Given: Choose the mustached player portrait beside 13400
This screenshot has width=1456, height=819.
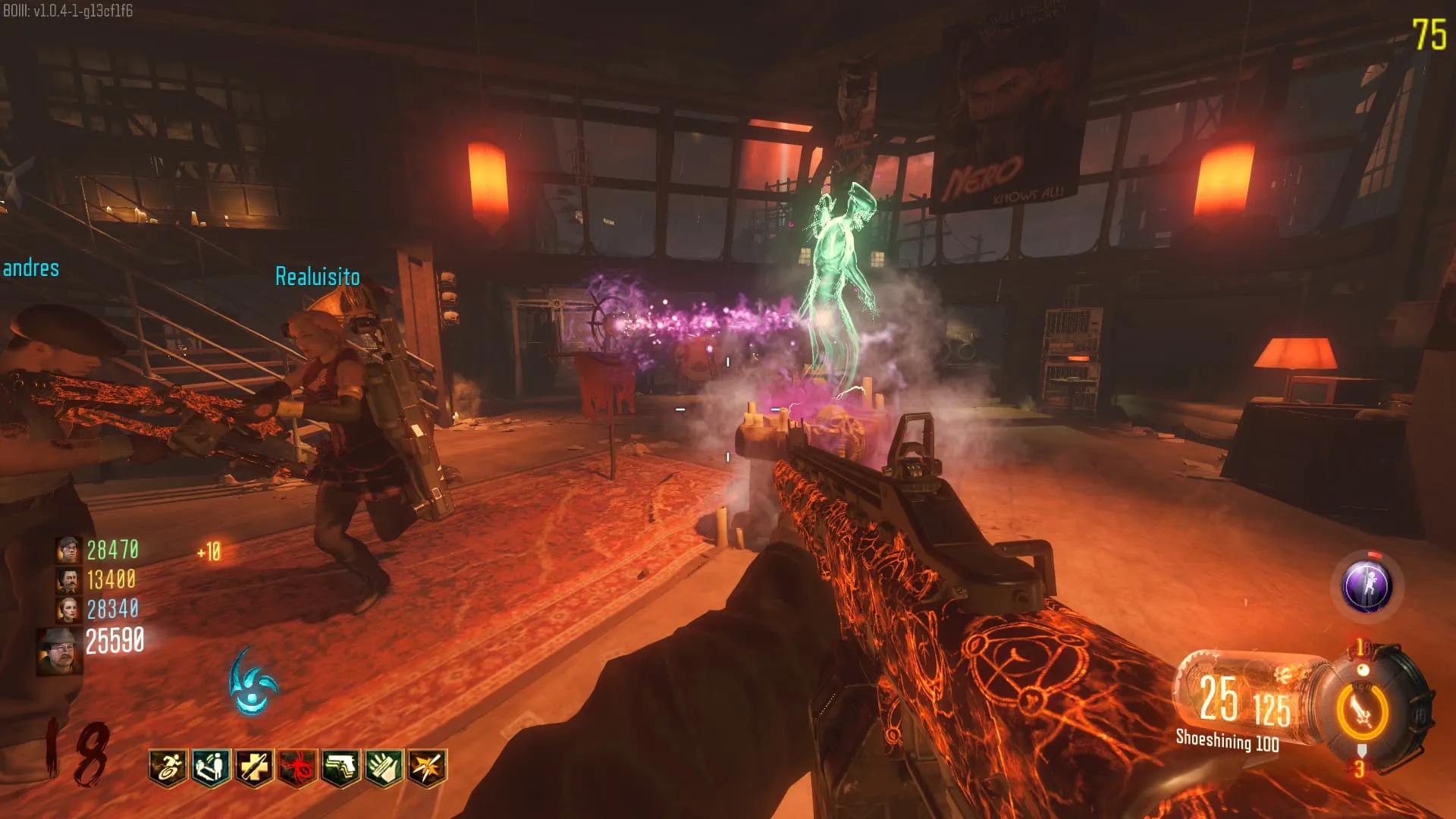Looking at the screenshot, I should click(68, 580).
